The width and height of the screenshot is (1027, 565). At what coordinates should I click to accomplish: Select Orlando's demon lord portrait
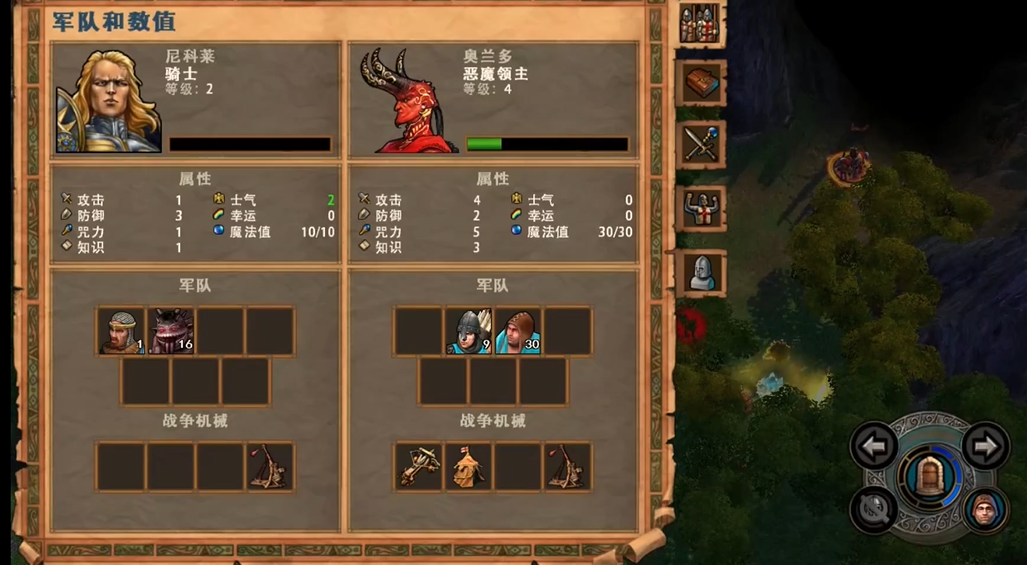402,98
